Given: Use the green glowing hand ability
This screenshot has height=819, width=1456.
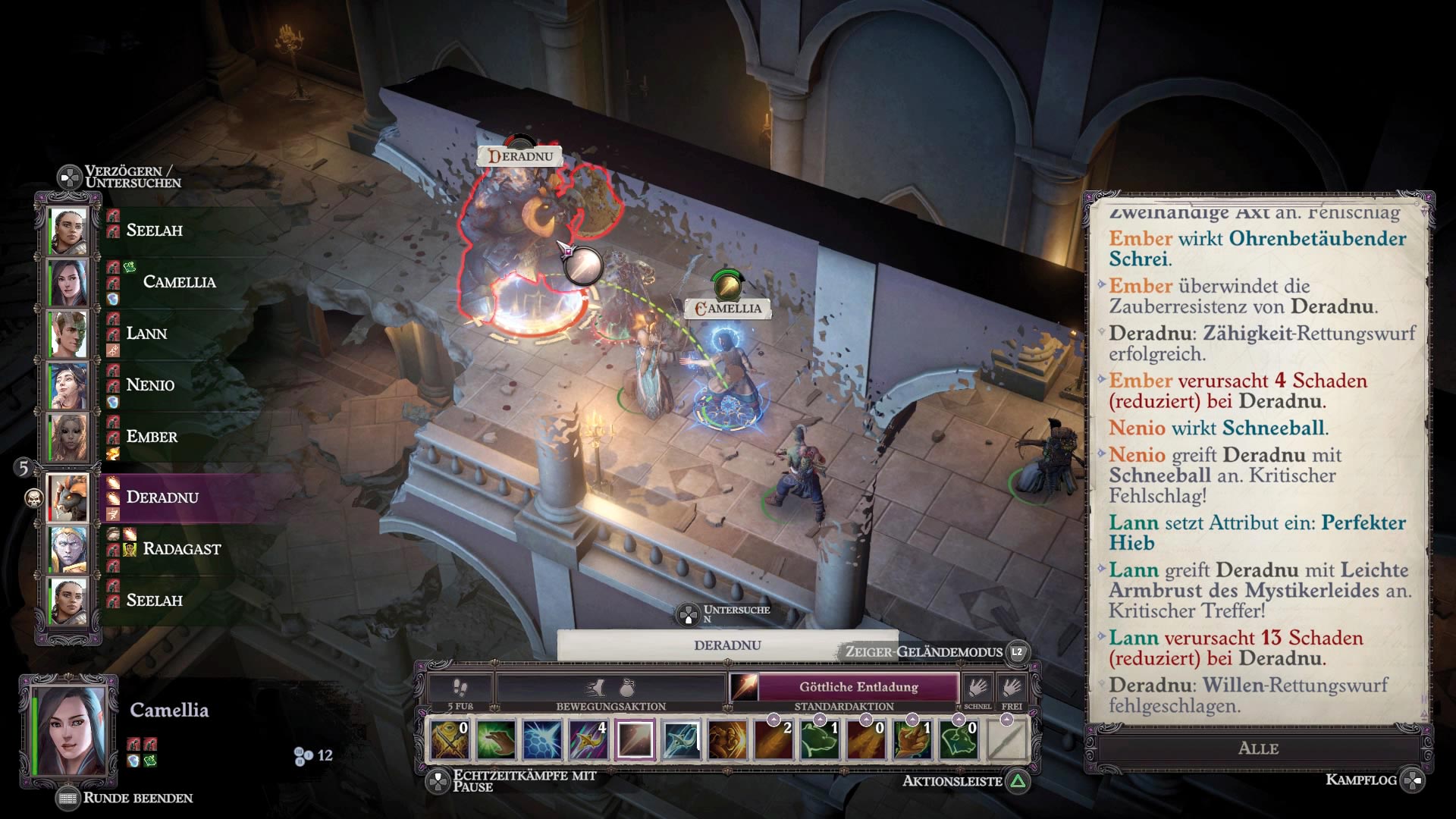Looking at the screenshot, I should (x=496, y=739).
